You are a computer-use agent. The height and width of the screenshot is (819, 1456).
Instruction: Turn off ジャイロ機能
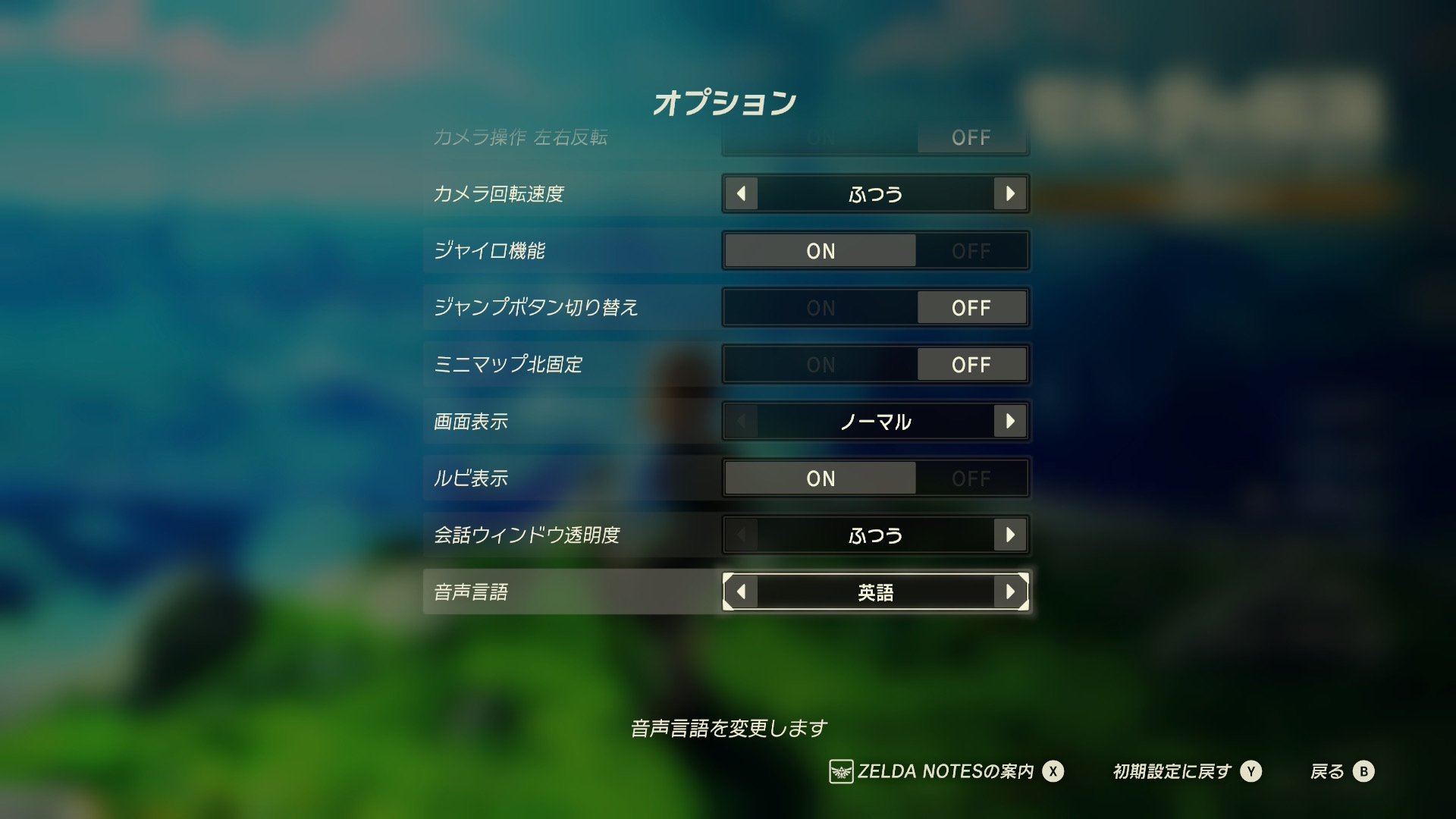click(972, 251)
